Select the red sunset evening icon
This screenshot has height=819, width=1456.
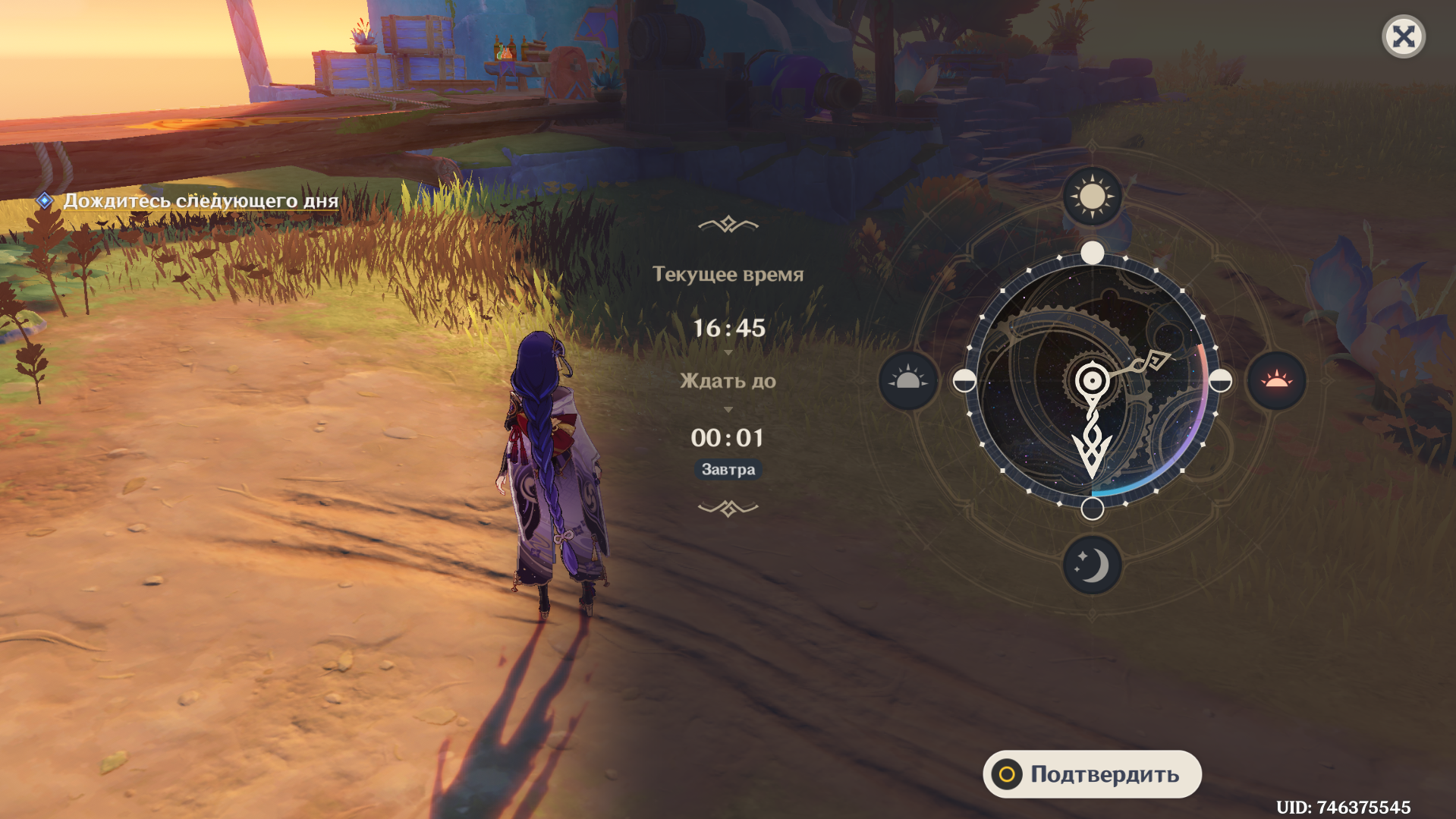click(1276, 380)
